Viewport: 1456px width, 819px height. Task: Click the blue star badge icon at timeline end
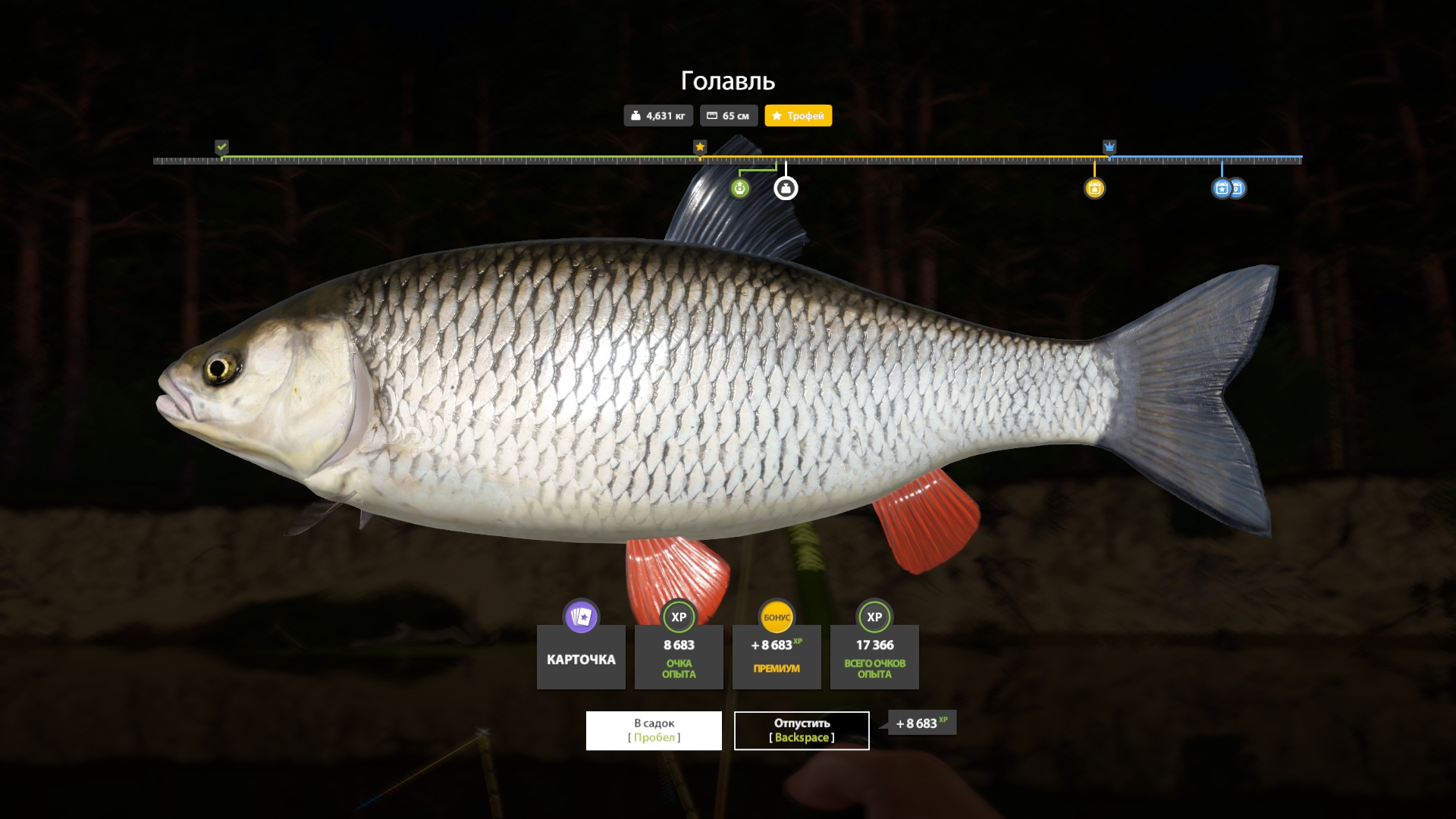point(1221,187)
